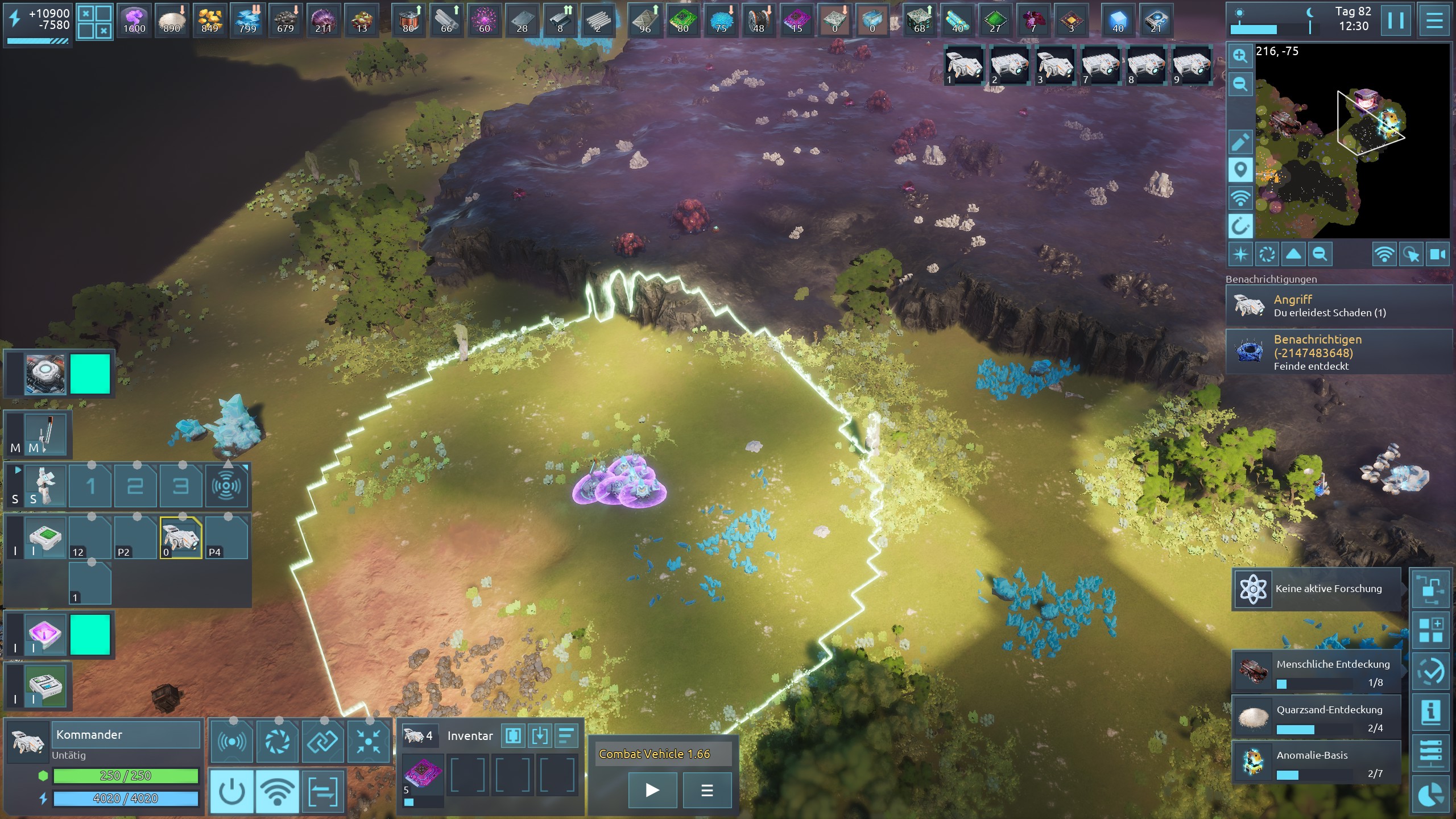Select the highlighted Kommander build slot

click(181, 538)
